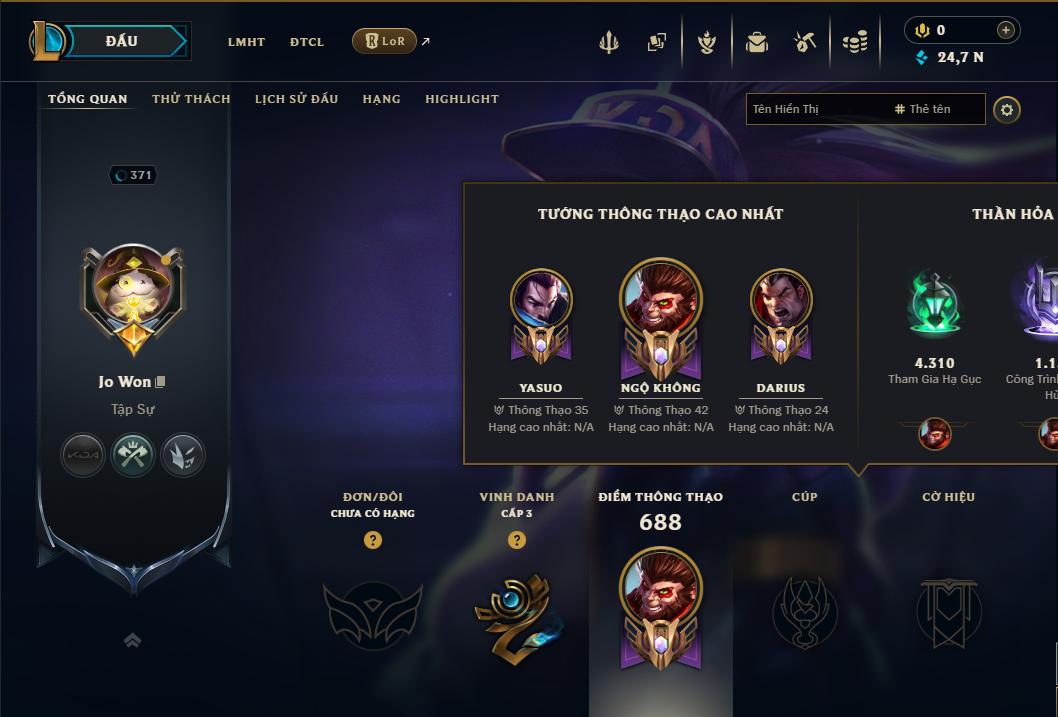Viewport: 1058px width, 717px height.
Task: Go to the TỔNG QUAN tab
Action: click(x=88, y=99)
